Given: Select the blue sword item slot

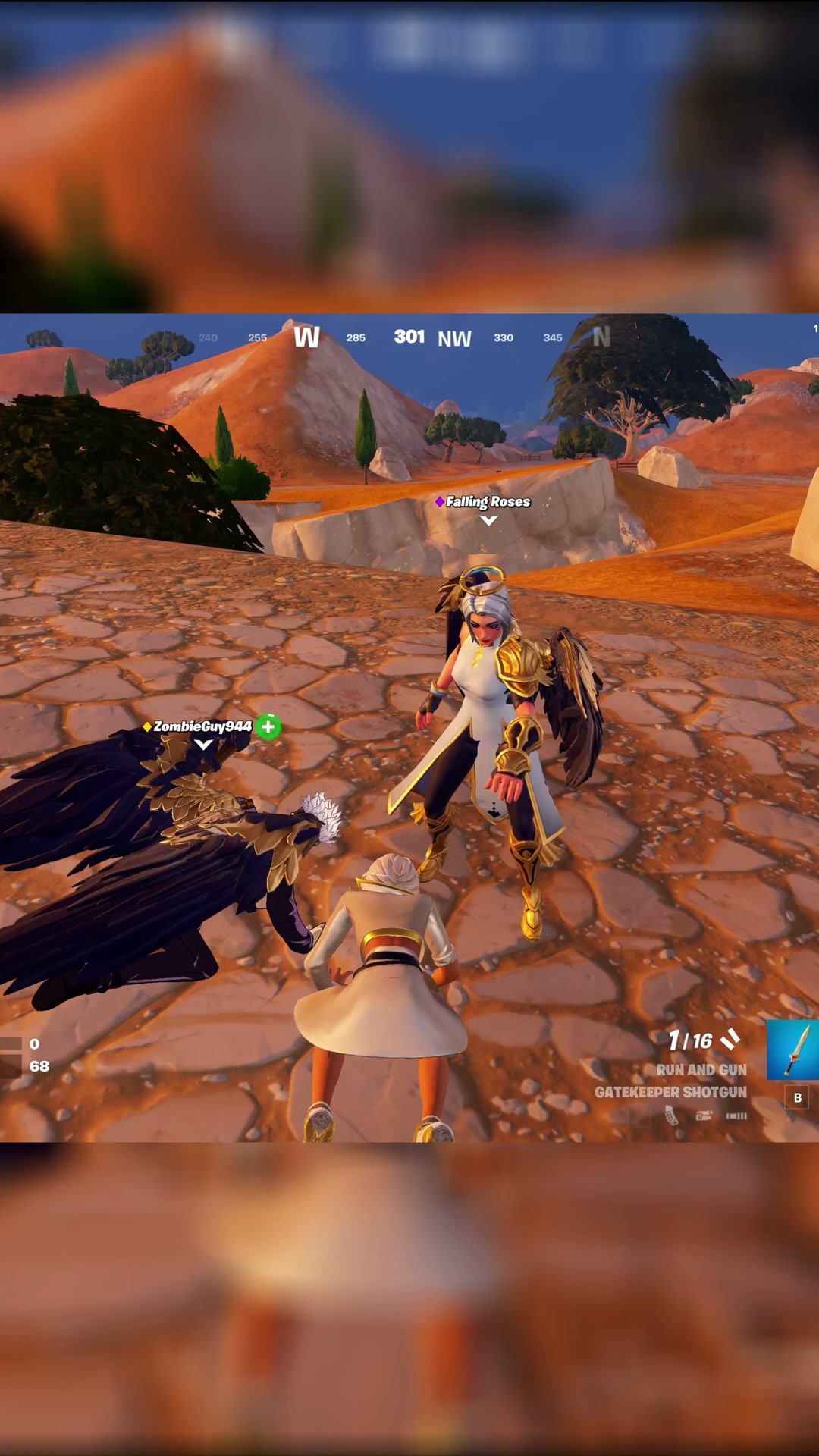Looking at the screenshot, I should click(793, 1050).
